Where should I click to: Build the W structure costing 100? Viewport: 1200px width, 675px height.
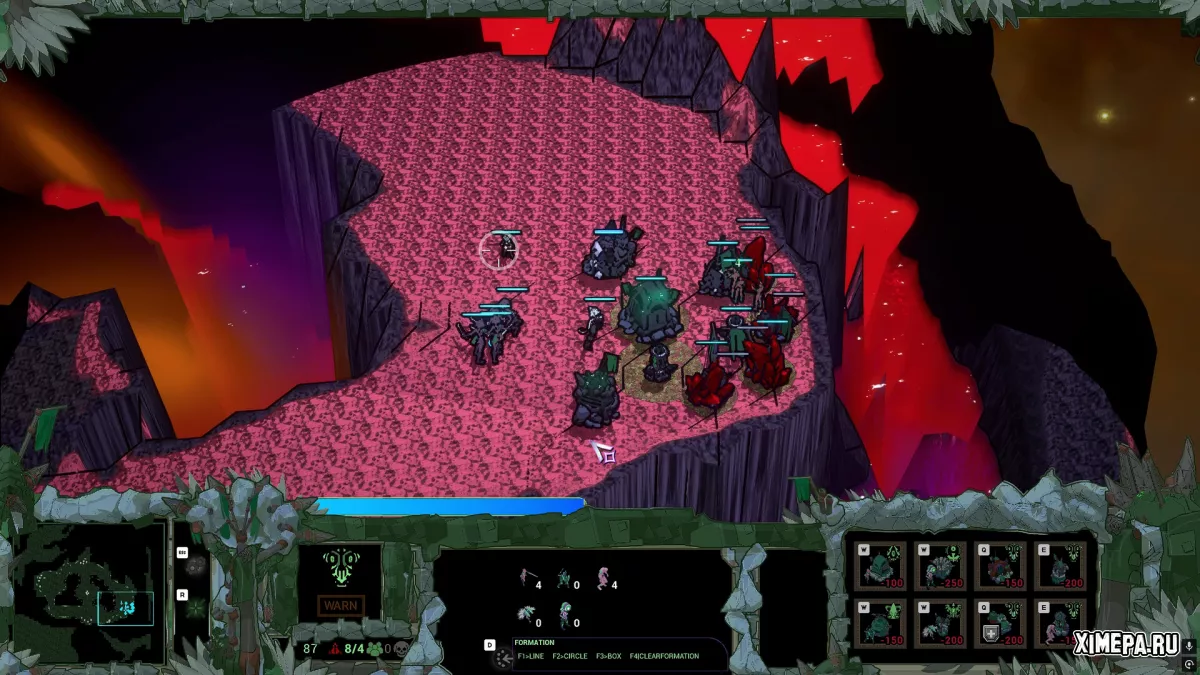pyautogui.click(x=882, y=566)
